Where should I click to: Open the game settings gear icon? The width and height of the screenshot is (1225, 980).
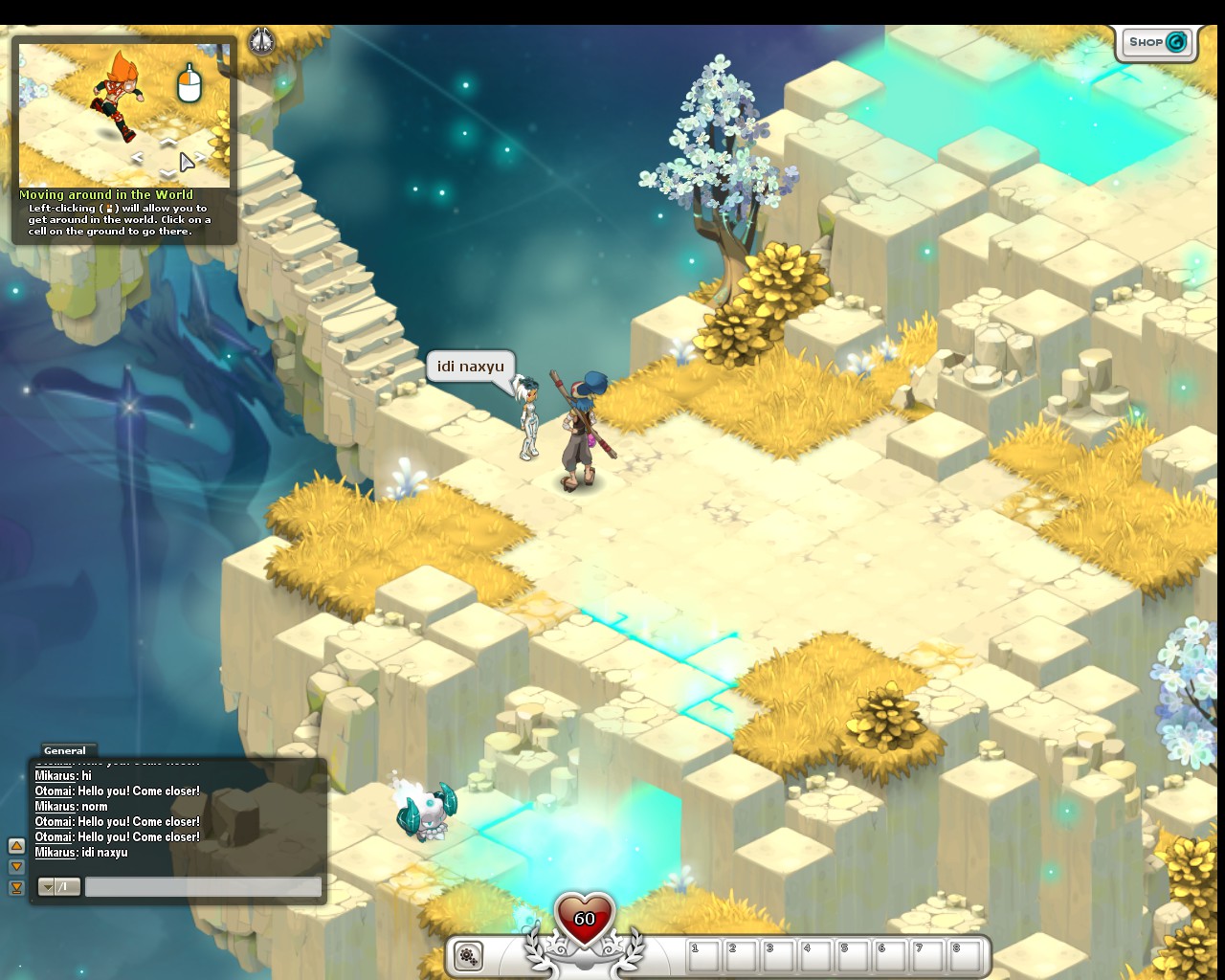pos(468,955)
